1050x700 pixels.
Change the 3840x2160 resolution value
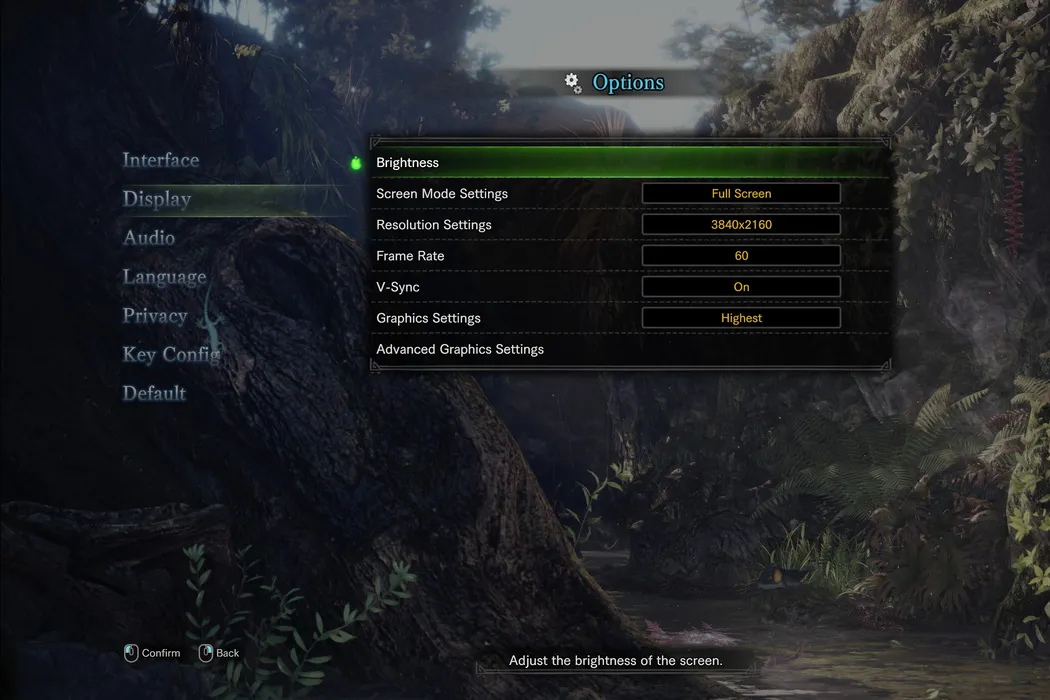tap(741, 225)
